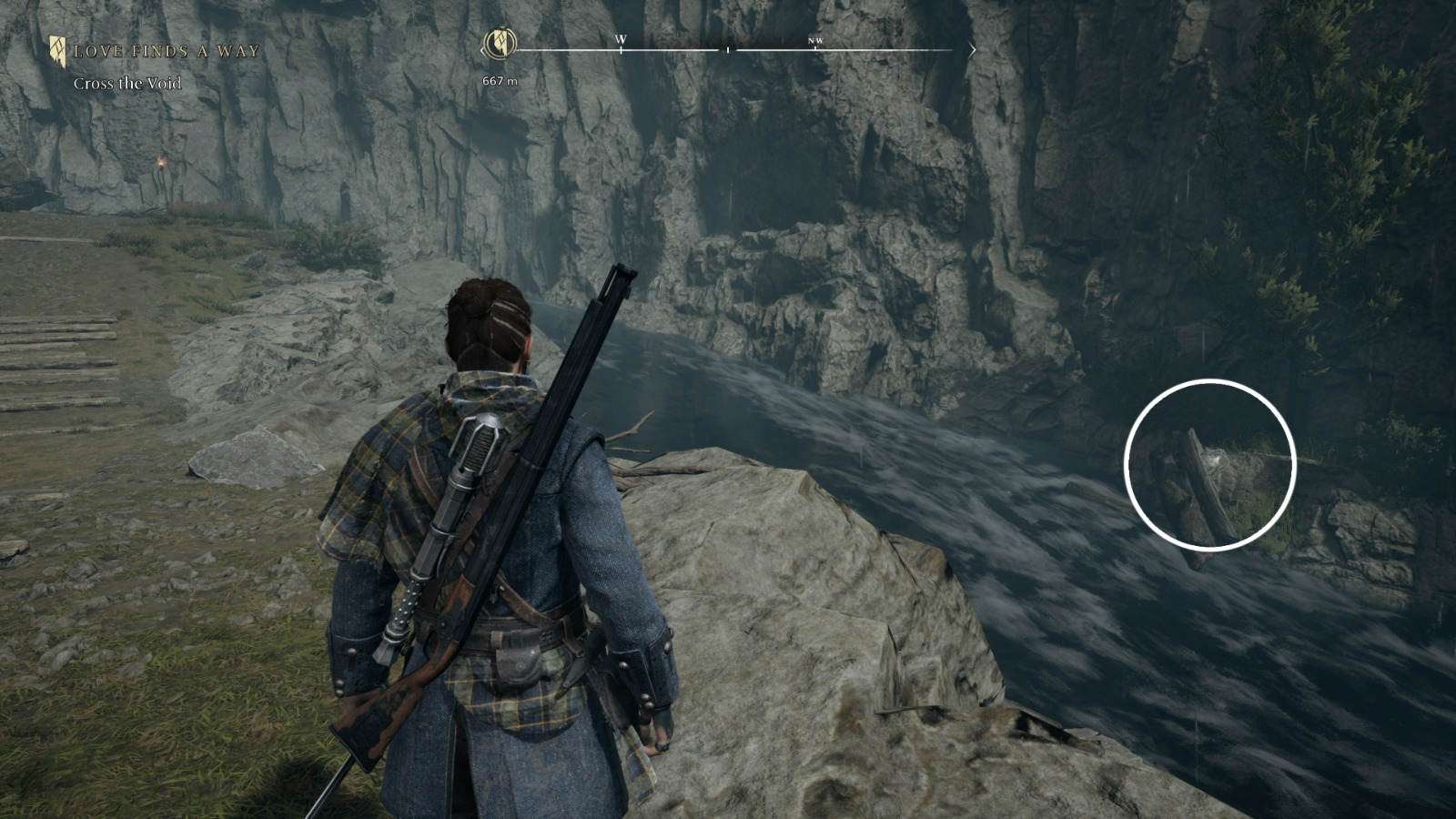Select the gold quest marker on the compass

pyautogui.click(x=501, y=42)
